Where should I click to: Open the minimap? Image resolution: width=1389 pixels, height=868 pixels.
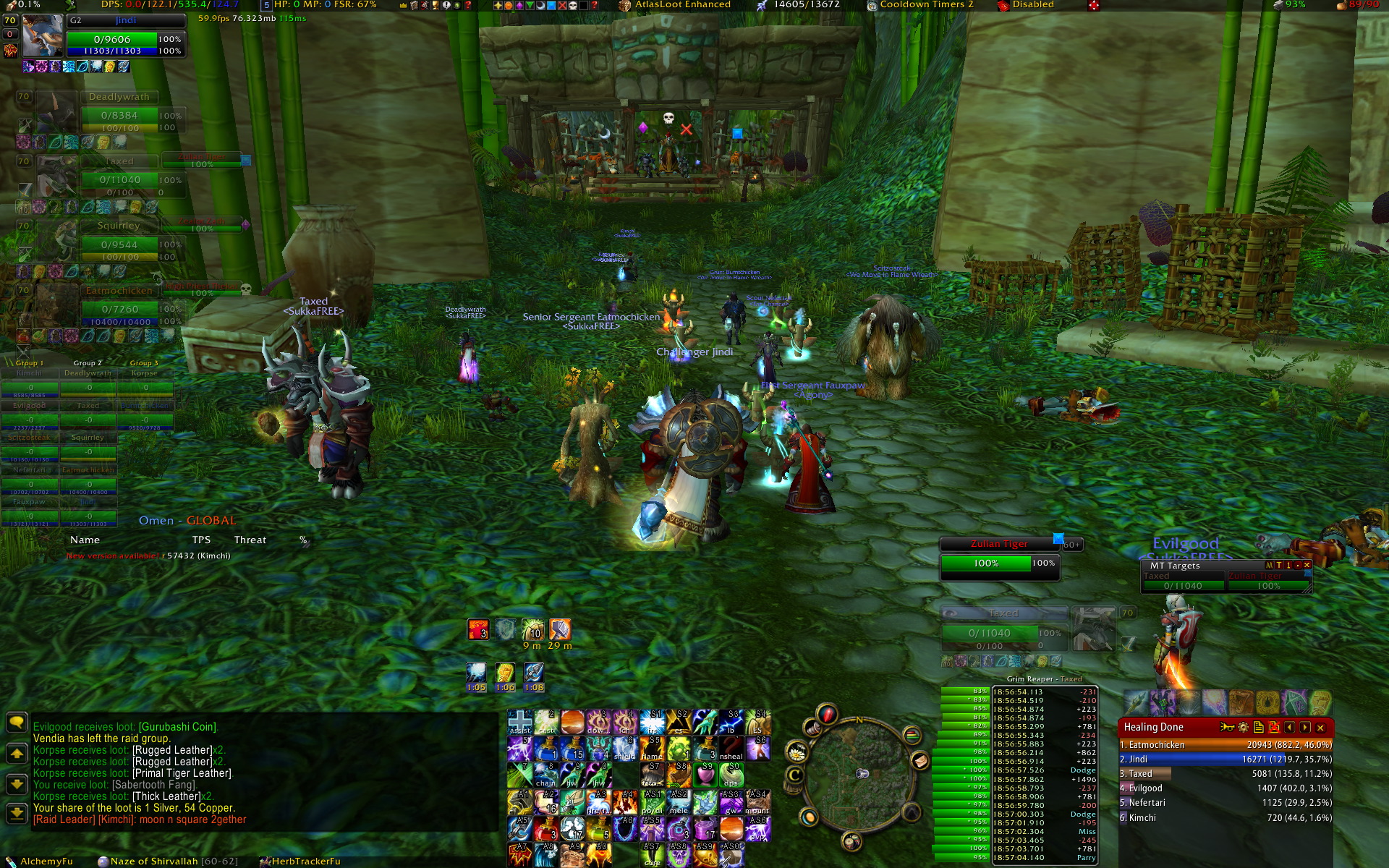861,778
